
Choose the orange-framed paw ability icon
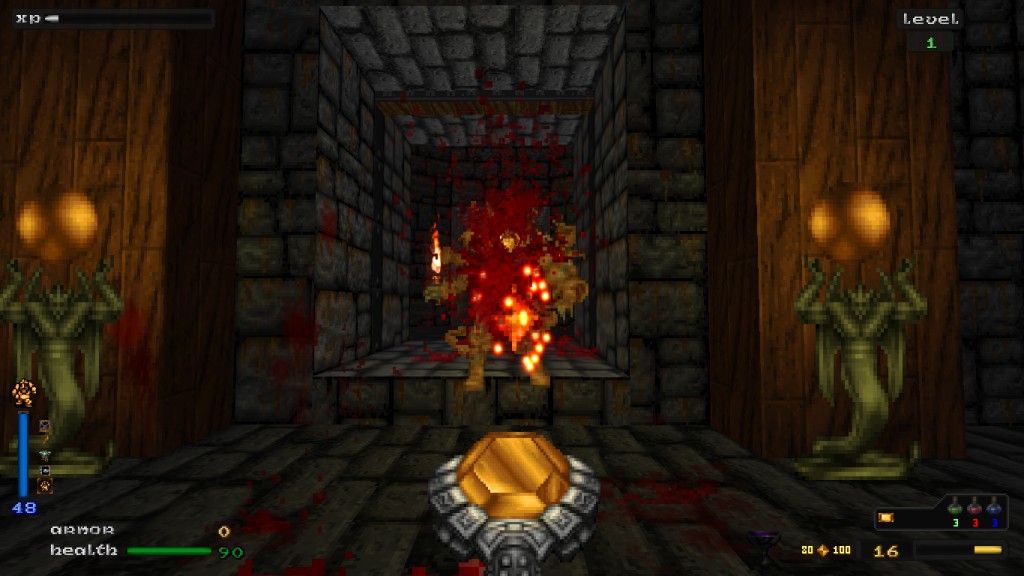(x=45, y=487)
